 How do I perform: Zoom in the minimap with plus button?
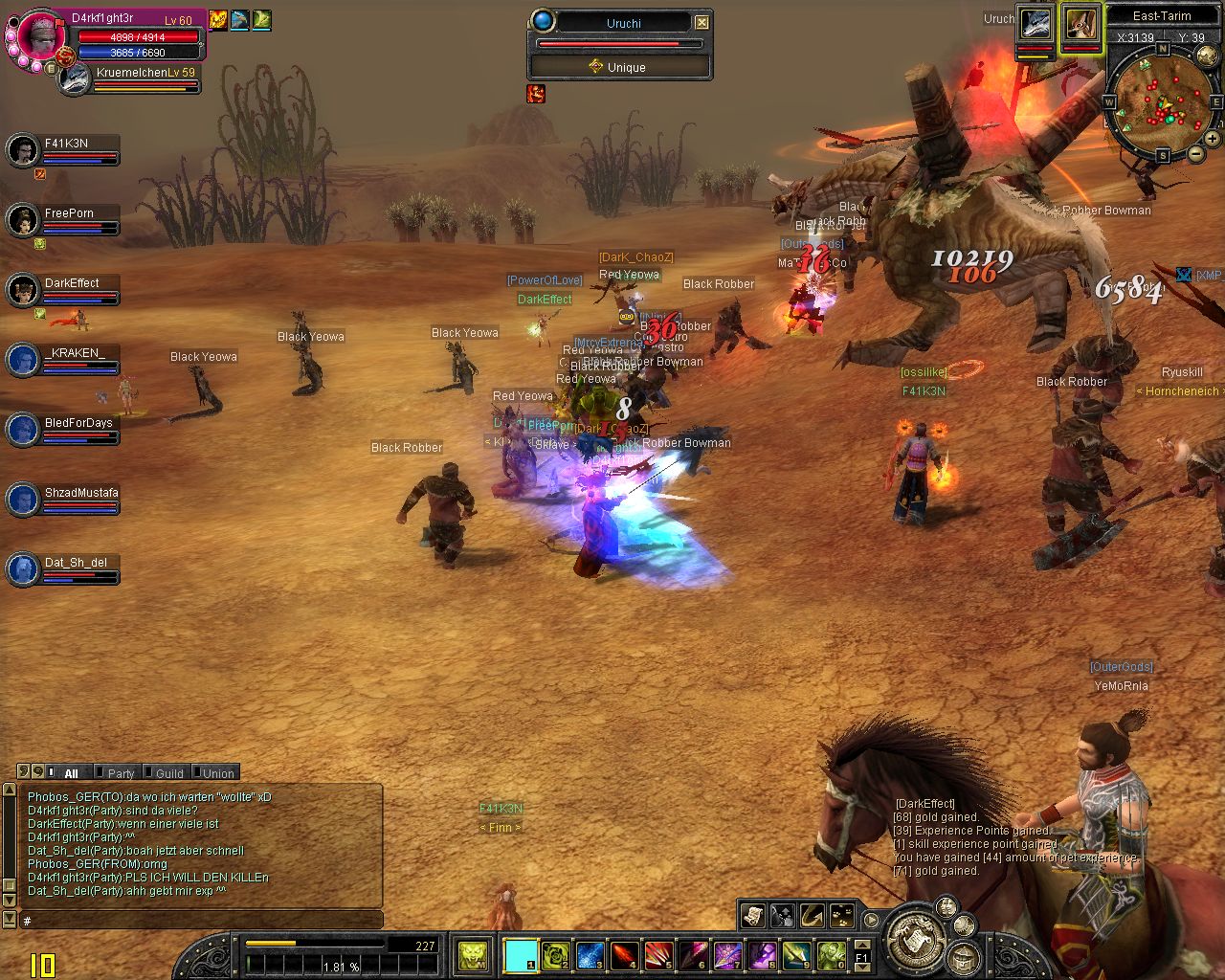click(1212, 138)
